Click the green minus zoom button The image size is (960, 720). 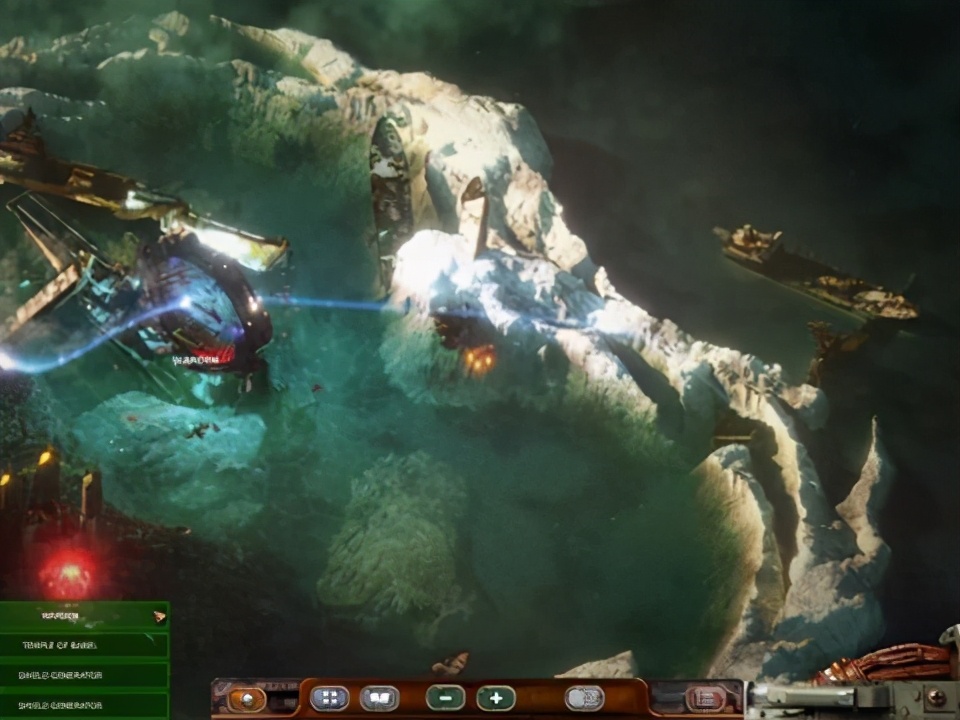pyautogui.click(x=445, y=698)
